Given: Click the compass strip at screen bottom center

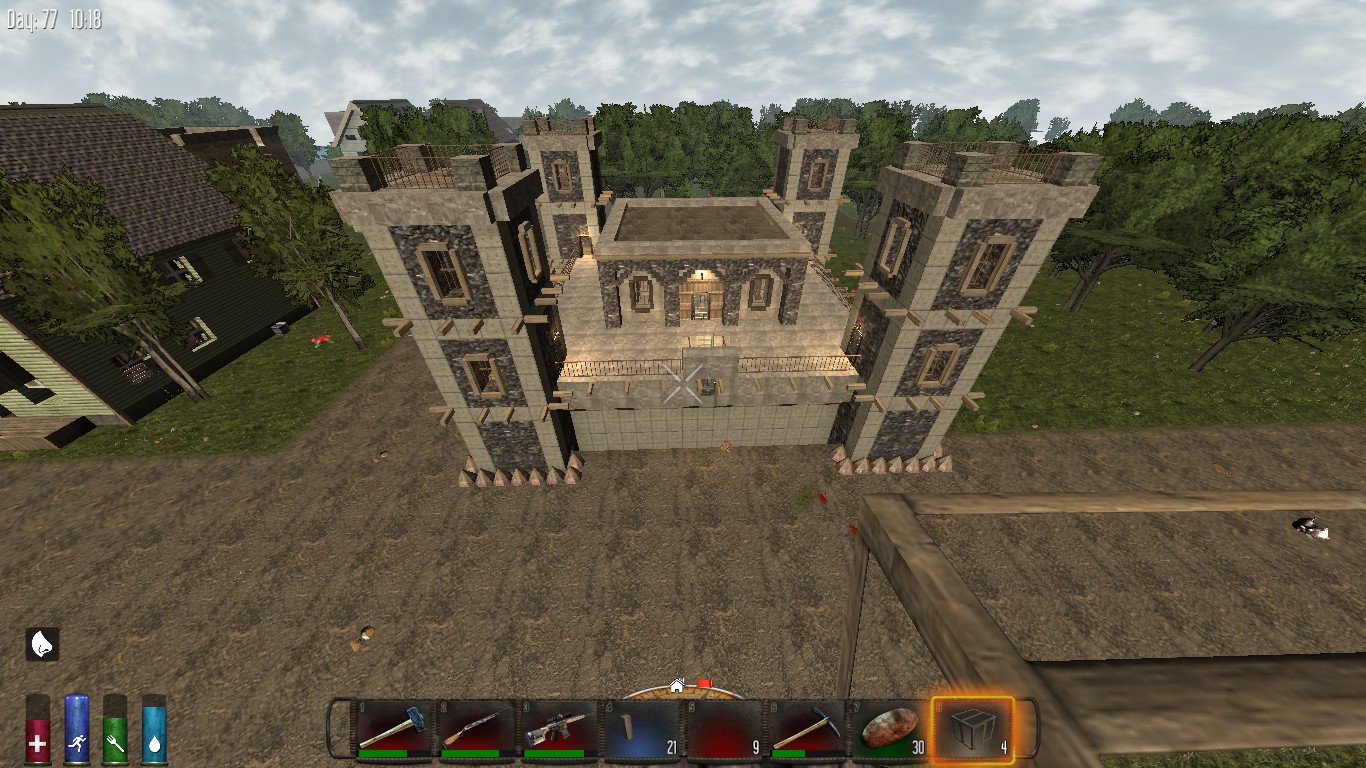Looking at the screenshot, I should 683,692.
